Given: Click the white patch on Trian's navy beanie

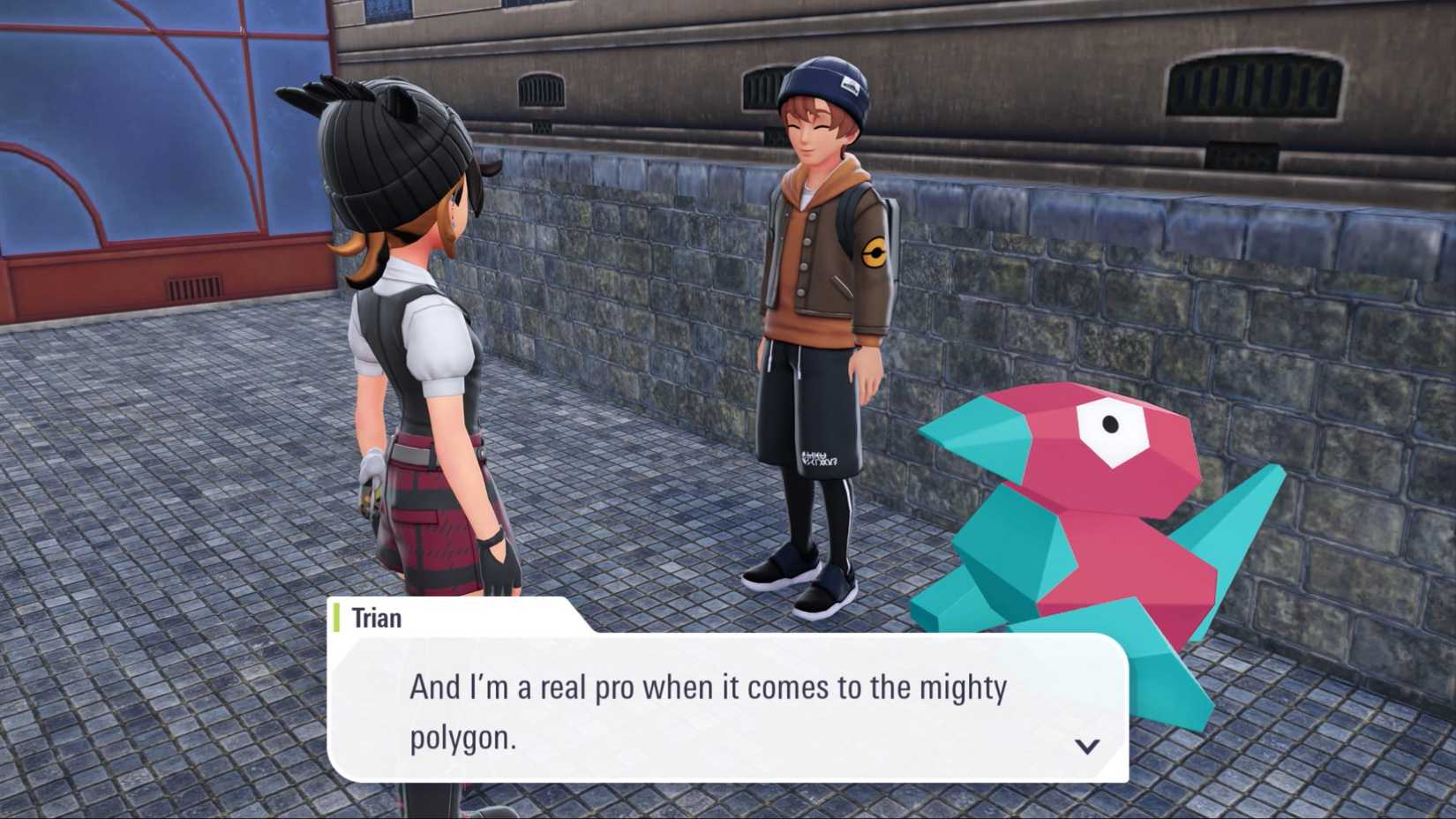Looking at the screenshot, I should pos(852,86).
